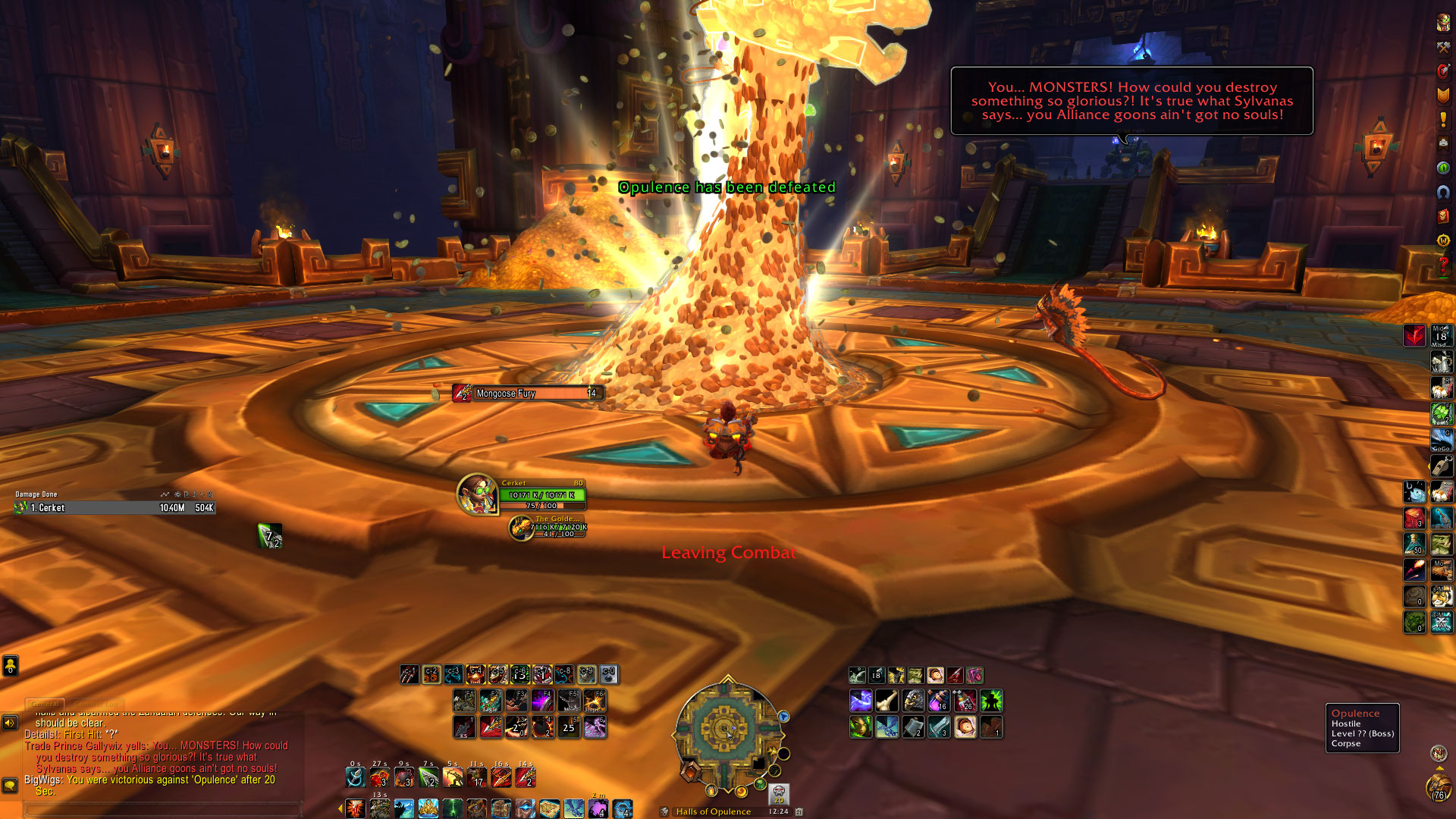This screenshot has width=1456, height=819.
Task: Switch to the General chat tab
Action: (x=45, y=704)
